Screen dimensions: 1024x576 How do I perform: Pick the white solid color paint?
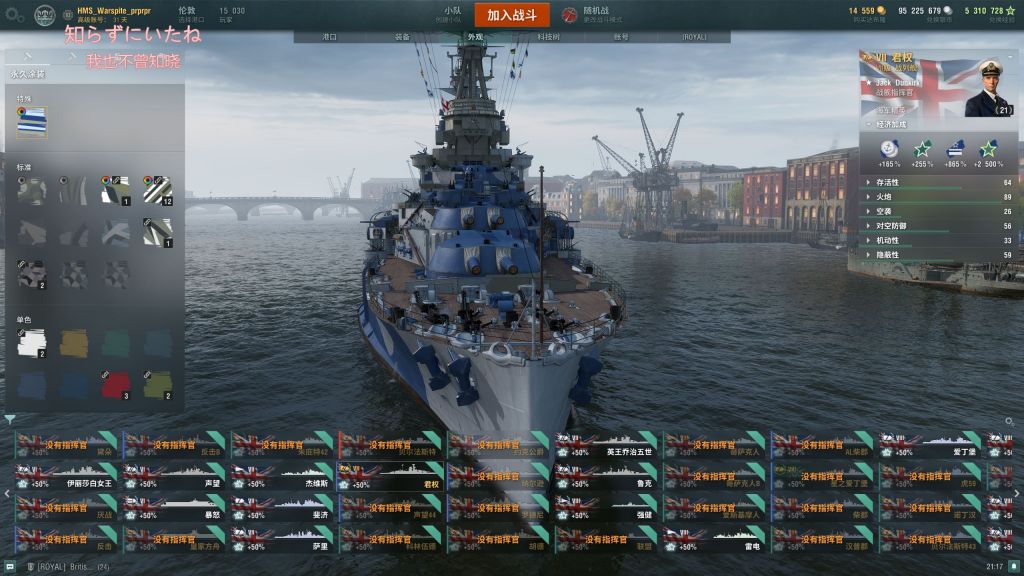coord(32,344)
